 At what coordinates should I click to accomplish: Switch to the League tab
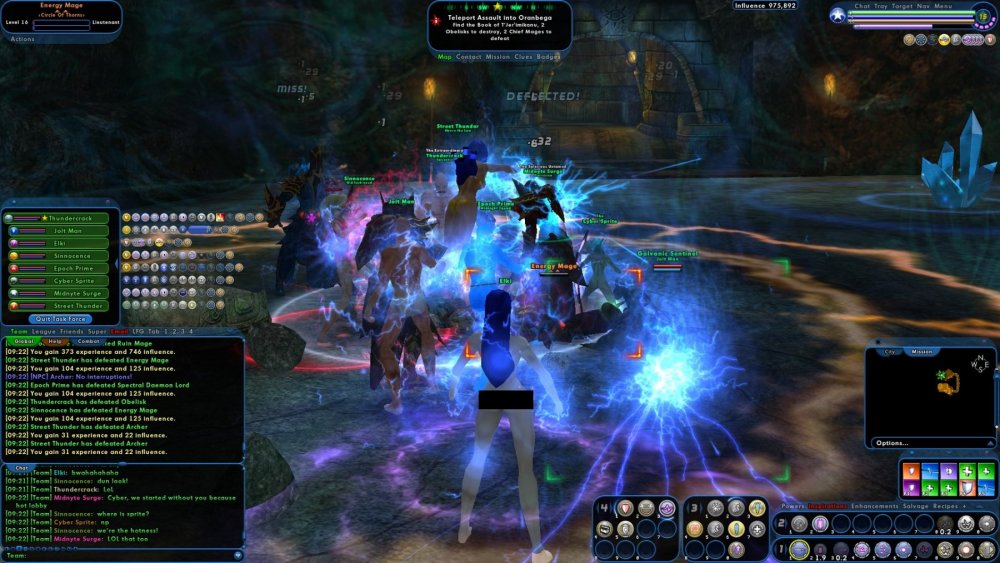(x=45, y=331)
